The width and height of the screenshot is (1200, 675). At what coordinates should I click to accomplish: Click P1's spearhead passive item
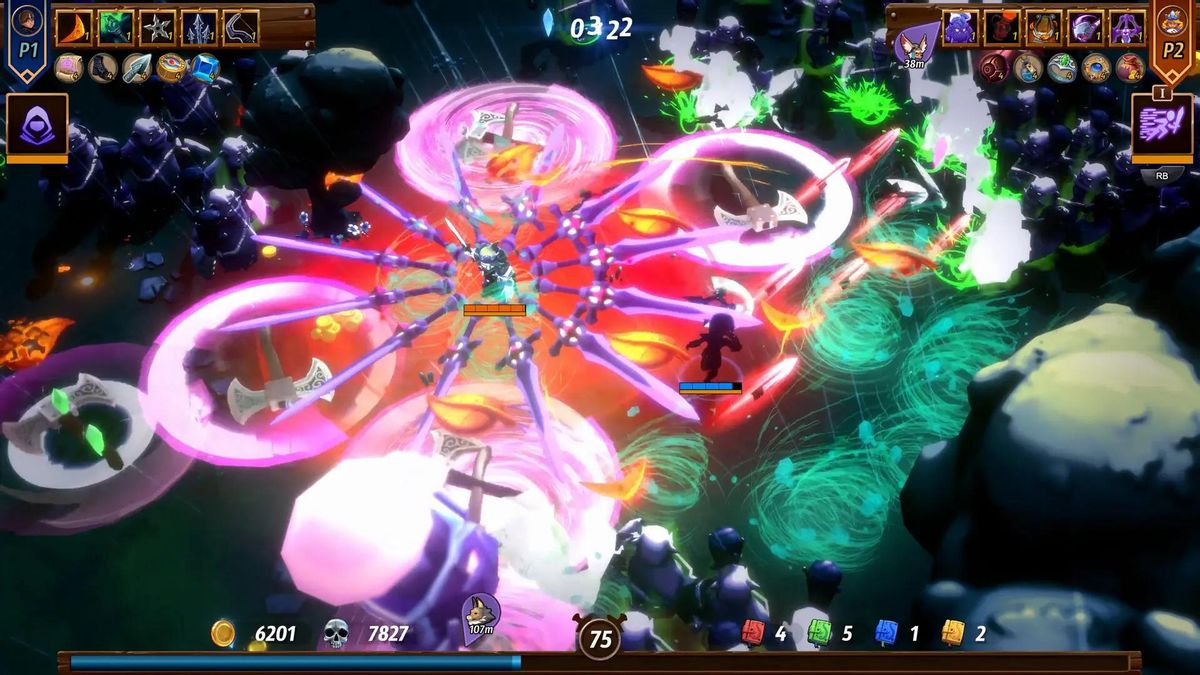pyautogui.click(x=137, y=68)
